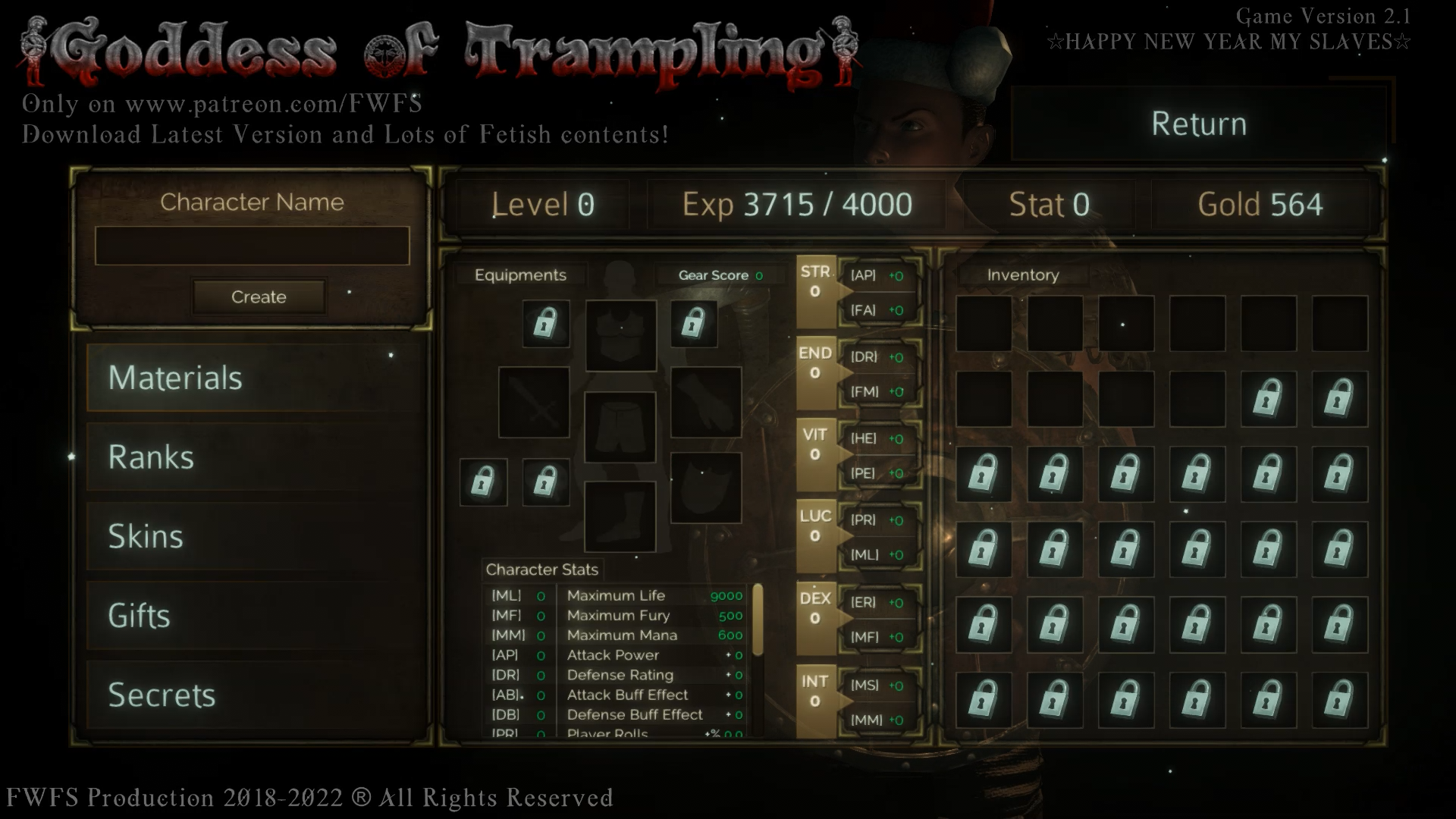Select the pants equipment slot

pos(620,427)
